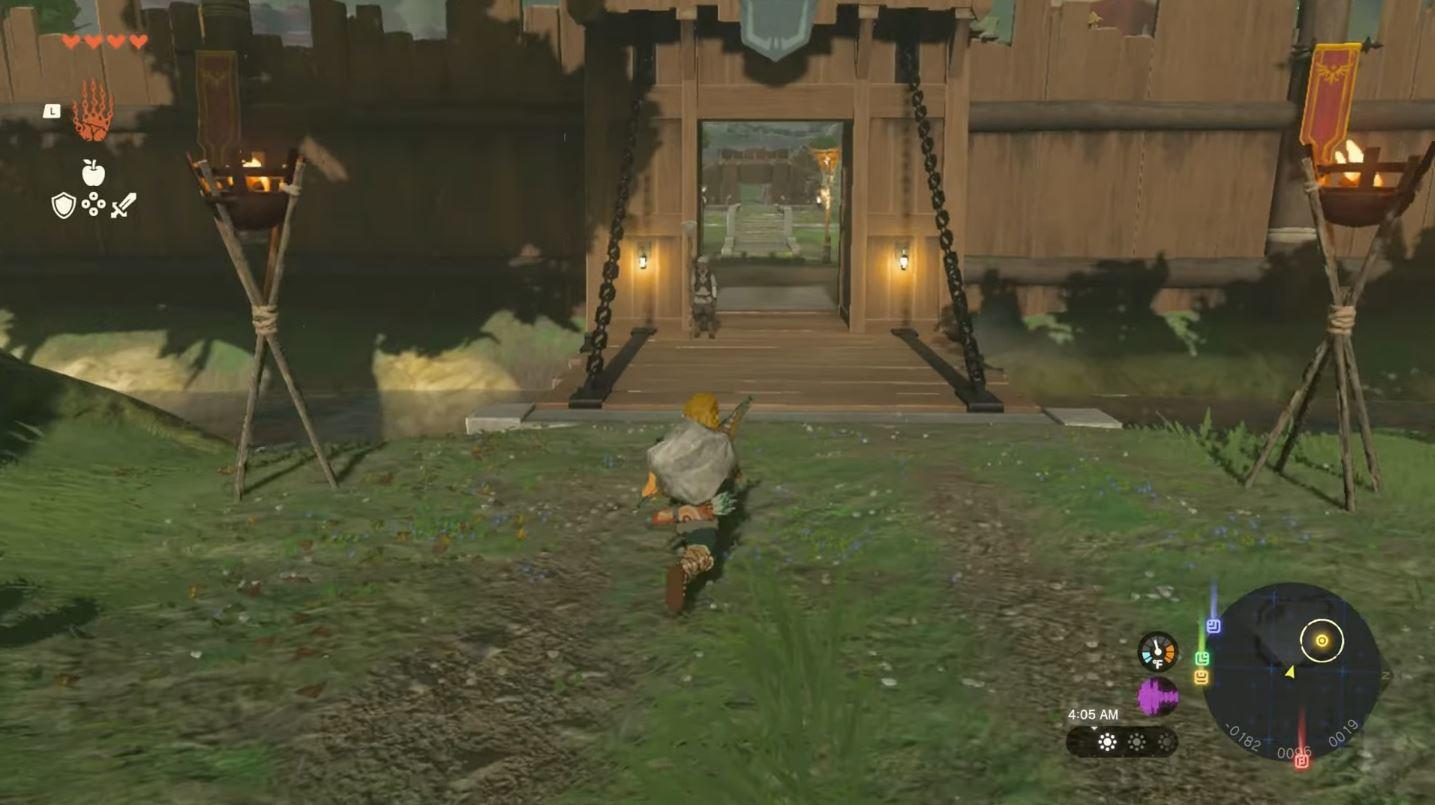This screenshot has width=1435, height=805.
Task: Click the green marker icon beside the minimap
Action: coord(1202,657)
